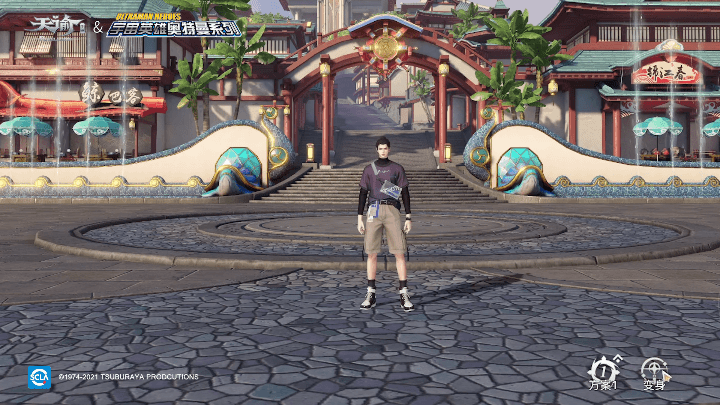Activate the 变身 transform button
The image size is (720, 405).
click(x=655, y=372)
